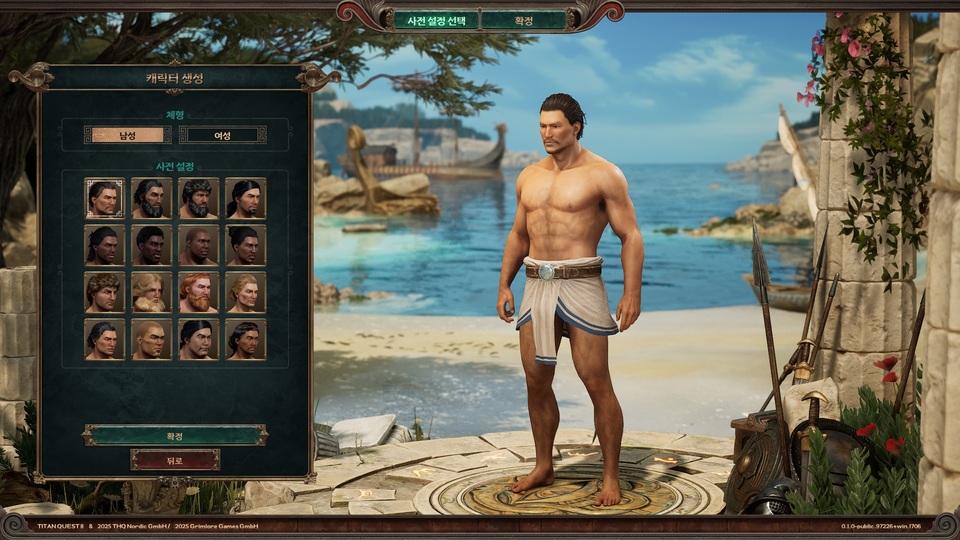
Task: Switch to the 사전 설정 선택 tab
Action: [x=434, y=20]
